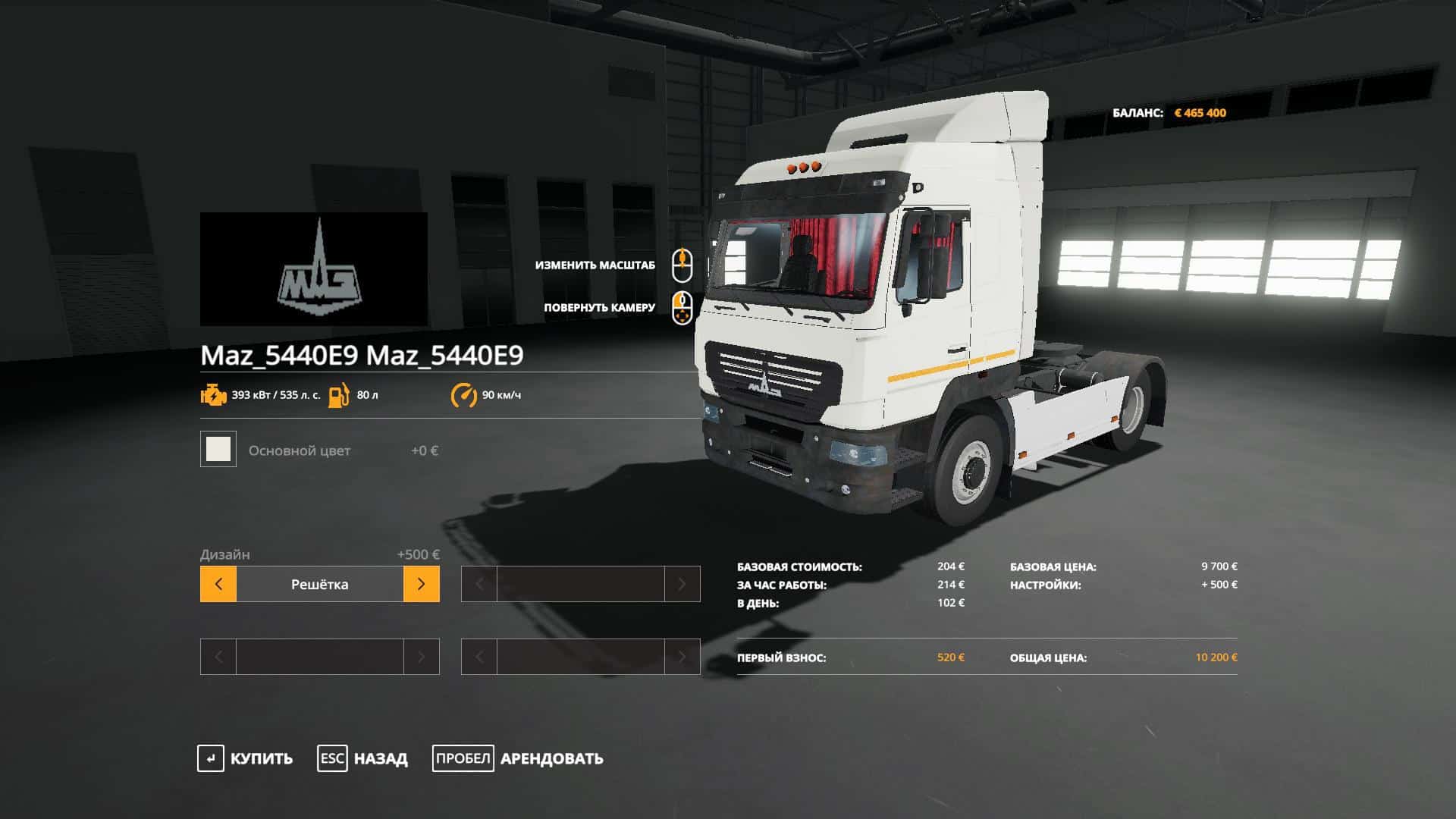
Task: Select previous Дизайн option with left arrow
Action: pos(218,584)
